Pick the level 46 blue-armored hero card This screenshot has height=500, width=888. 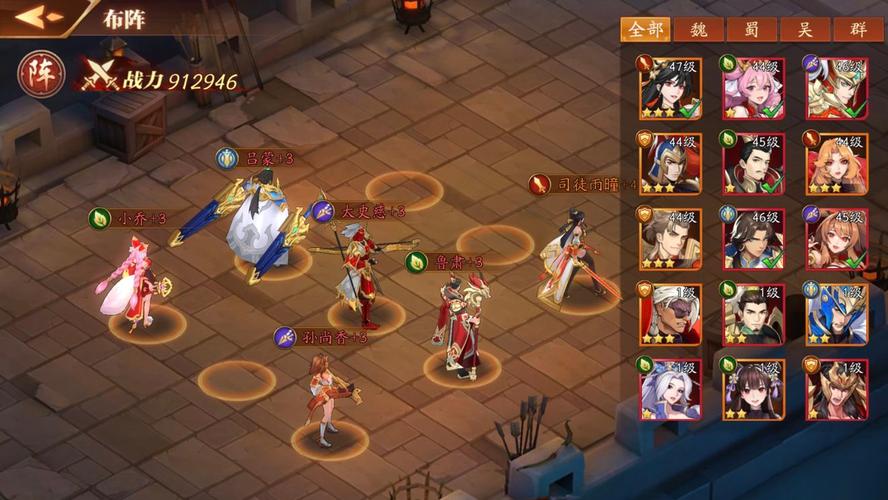click(753, 238)
